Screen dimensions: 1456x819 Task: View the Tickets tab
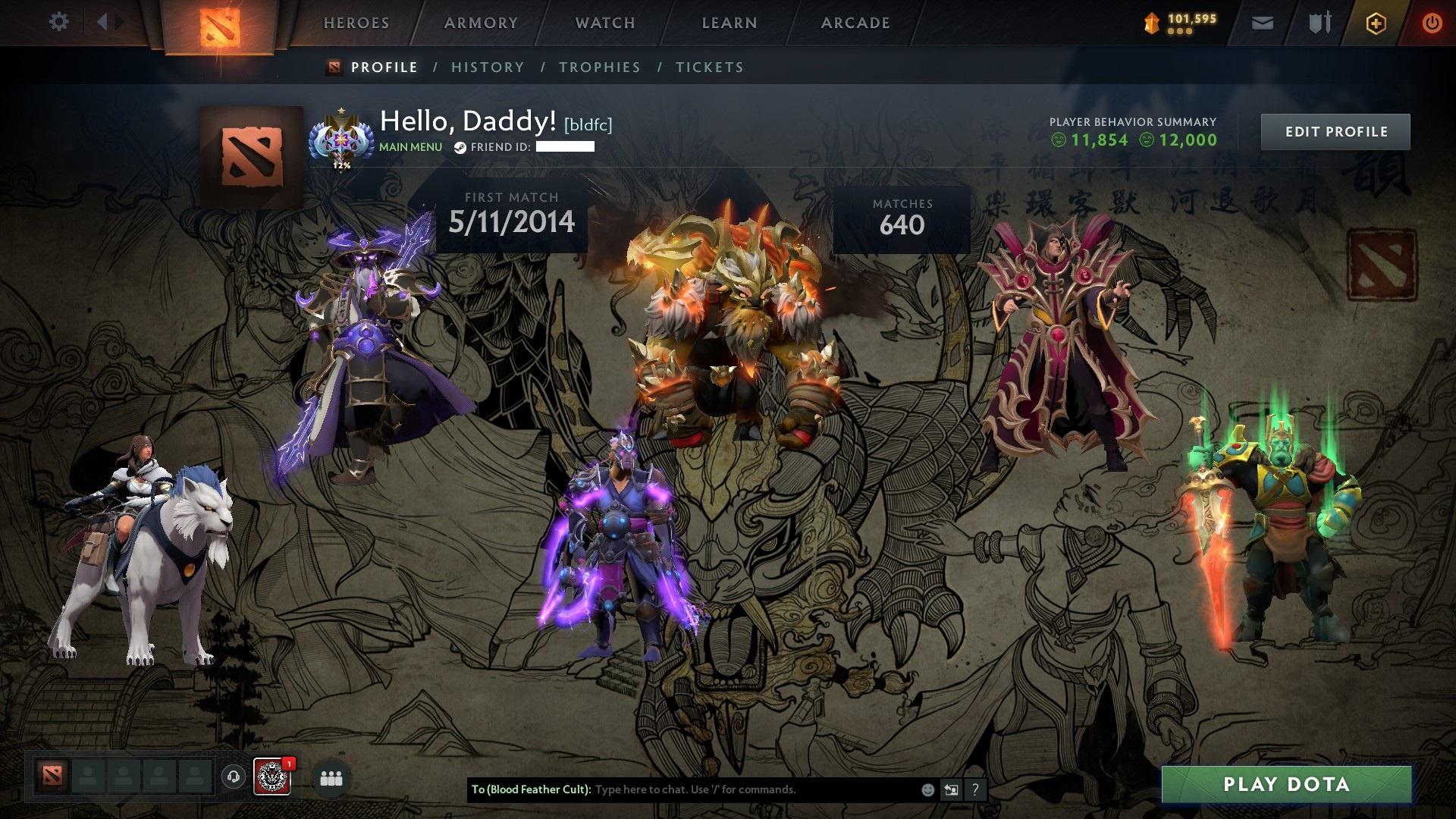[710, 67]
